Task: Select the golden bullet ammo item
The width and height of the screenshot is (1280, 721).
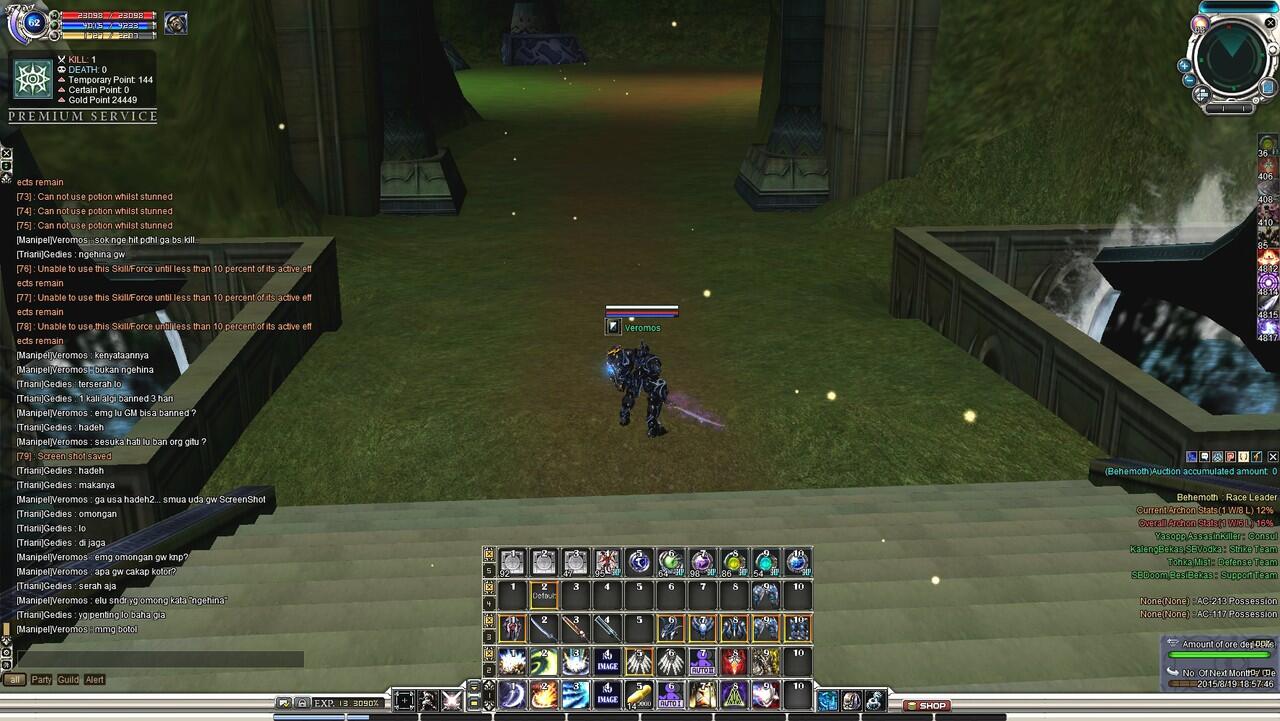Action: (639, 696)
